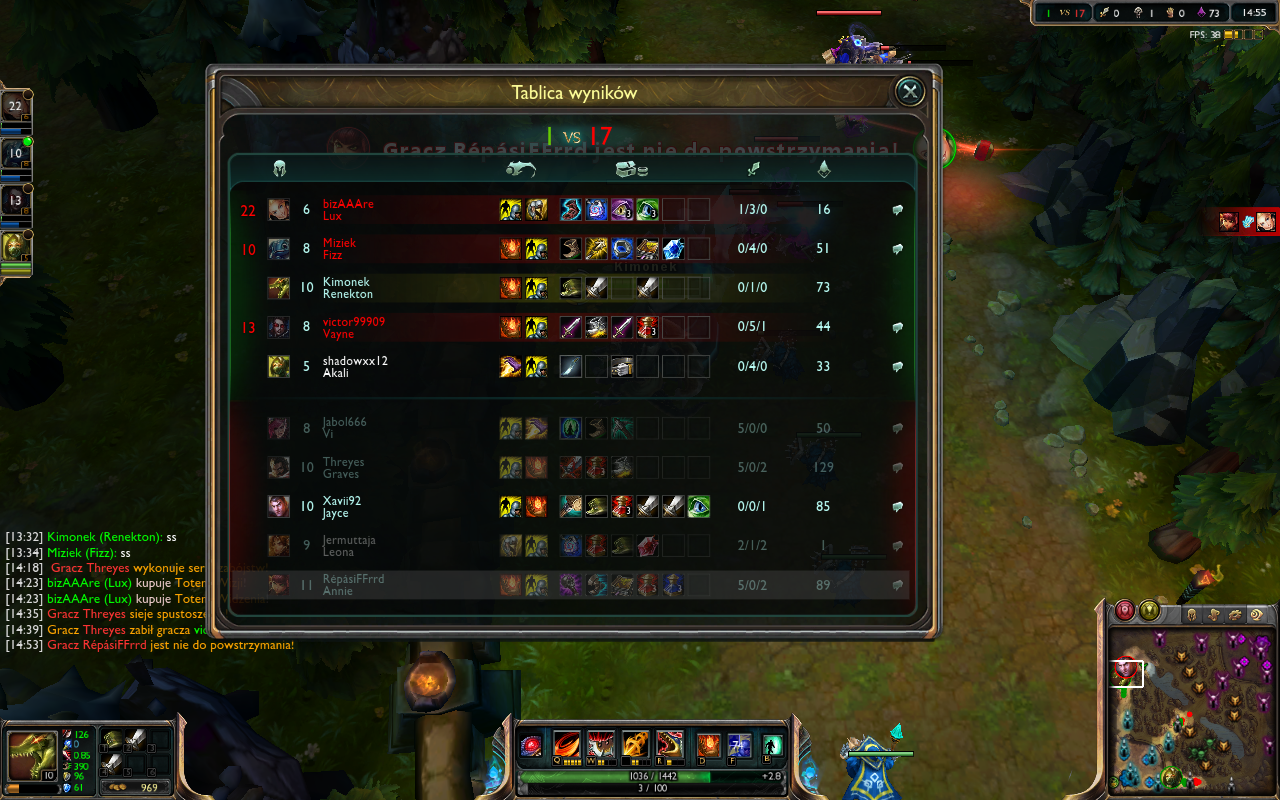Close the Tablica wyników scoreboard
The width and height of the screenshot is (1280, 800).
tap(909, 92)
